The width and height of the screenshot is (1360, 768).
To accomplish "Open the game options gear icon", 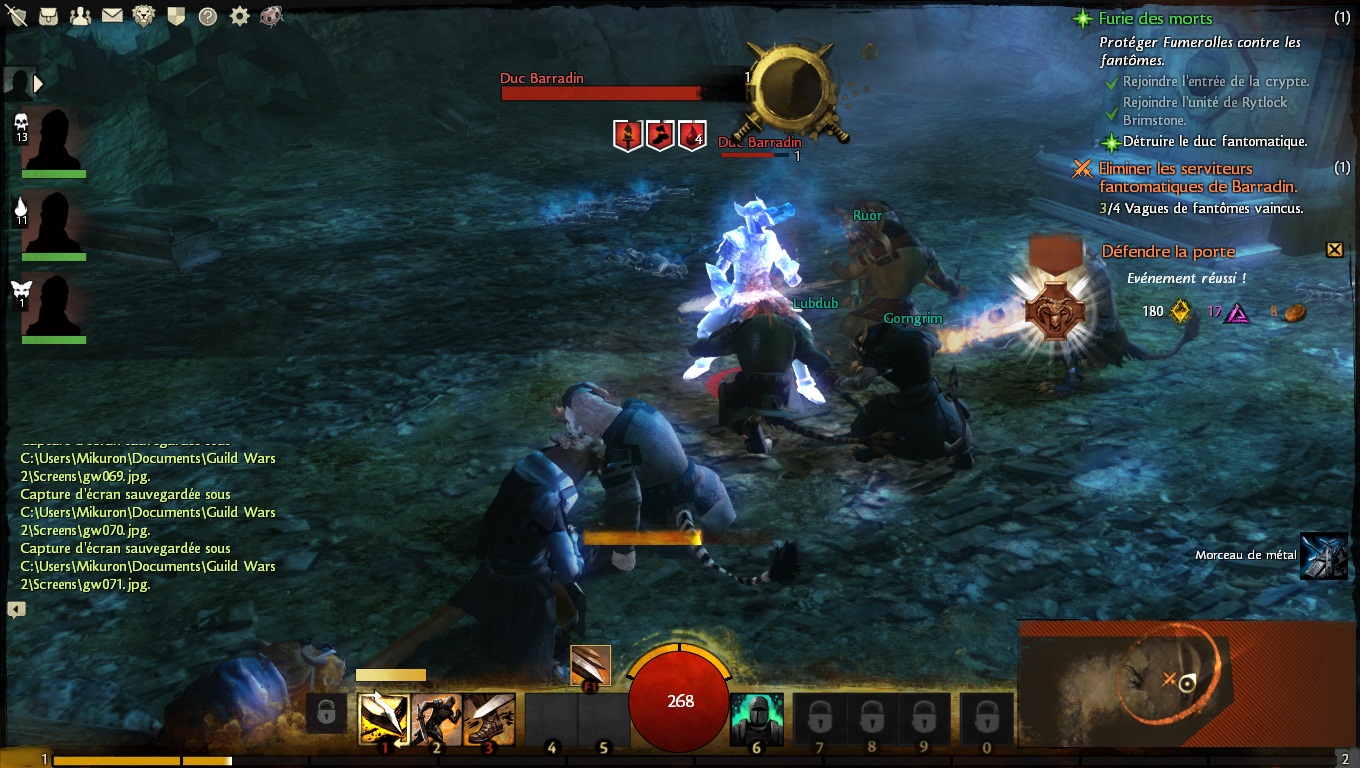I will (239, 16).
